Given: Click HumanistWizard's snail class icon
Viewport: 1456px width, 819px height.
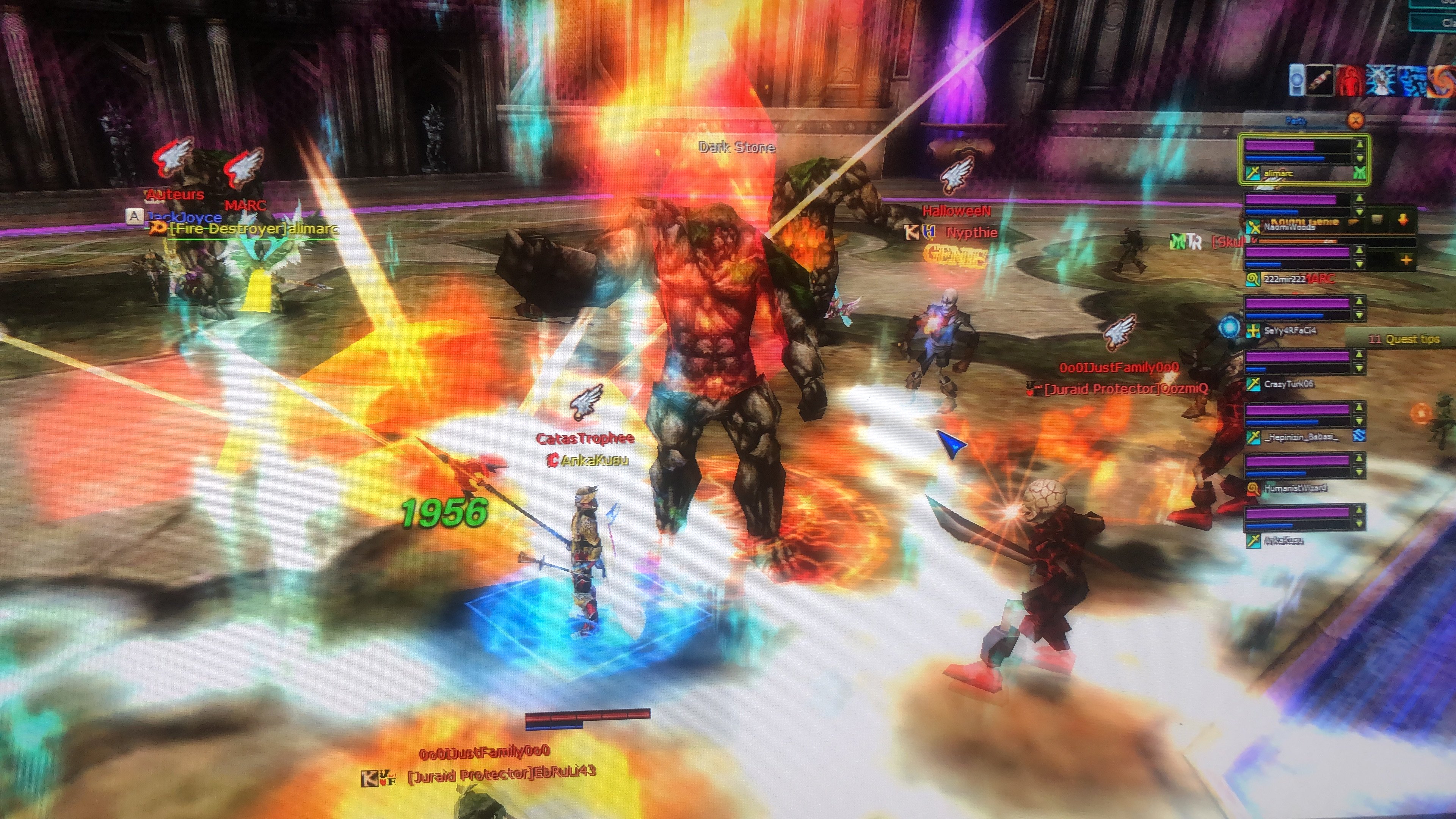Looking at the screenshot, I should point(1252,489).
